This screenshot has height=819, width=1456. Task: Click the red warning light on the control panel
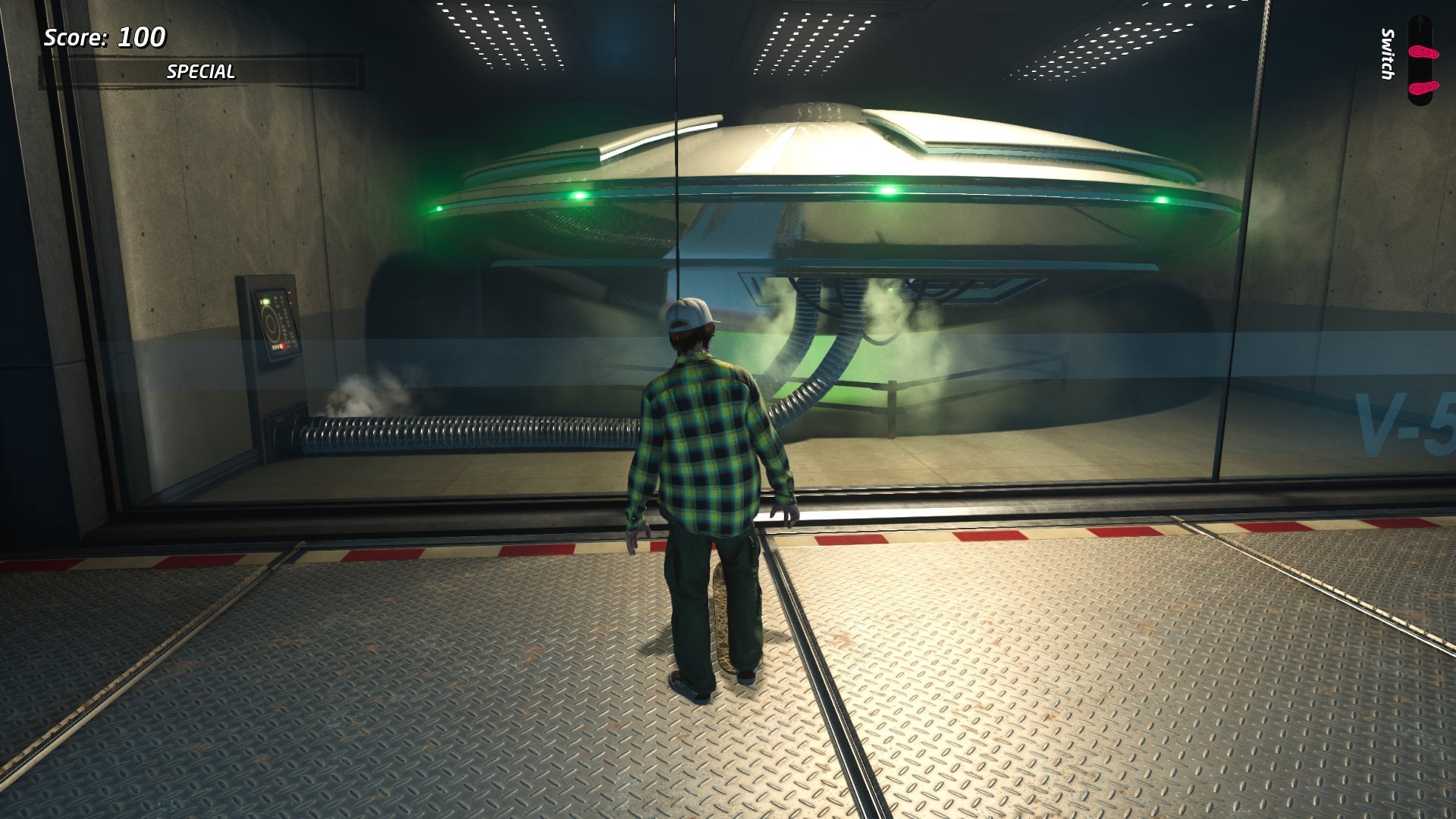click(x=290, y=293)
